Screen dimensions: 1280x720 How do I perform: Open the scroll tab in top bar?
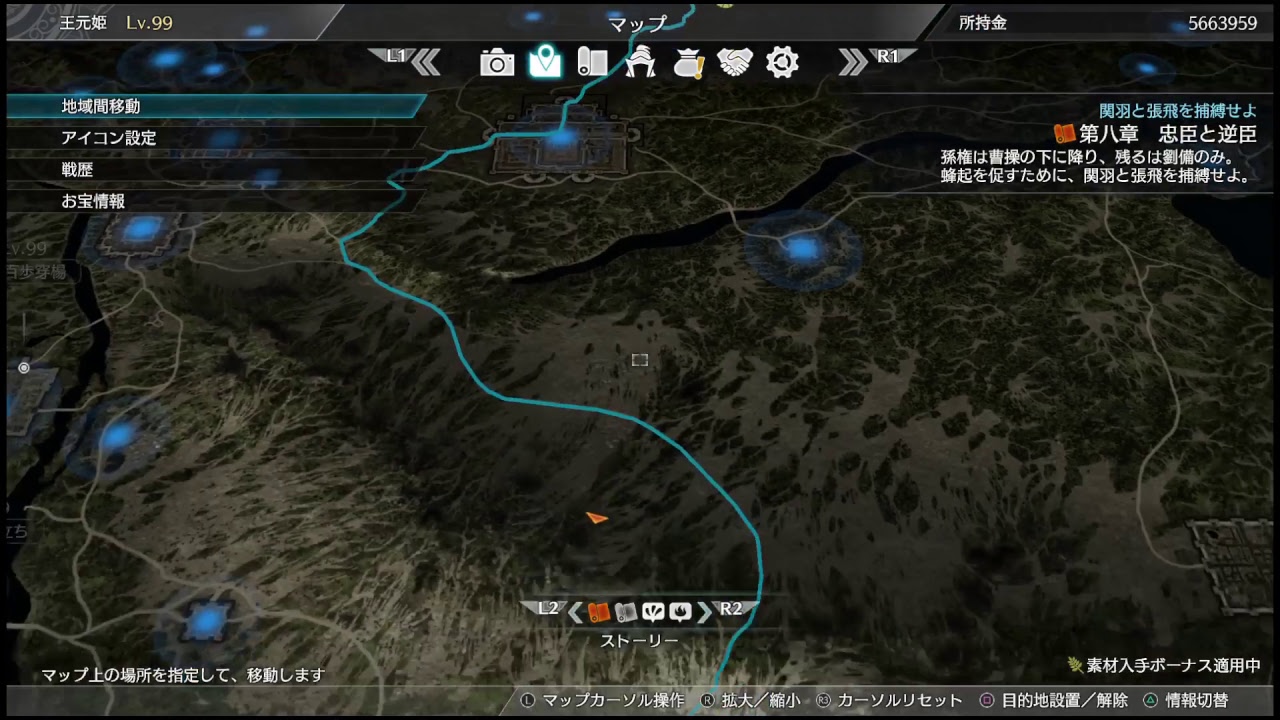point(592,62)
